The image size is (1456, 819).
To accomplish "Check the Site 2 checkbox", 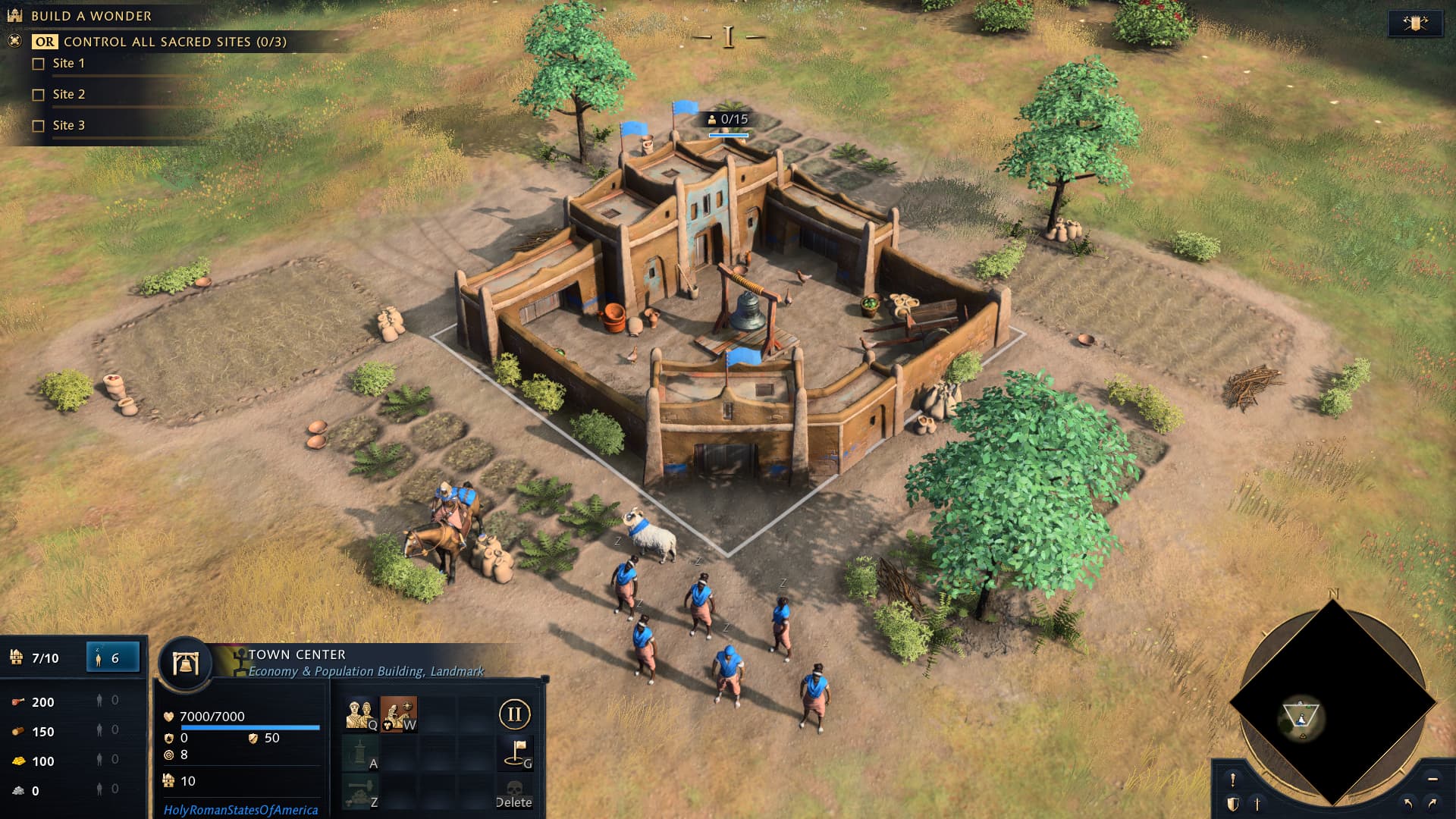I will coord(36,94).
